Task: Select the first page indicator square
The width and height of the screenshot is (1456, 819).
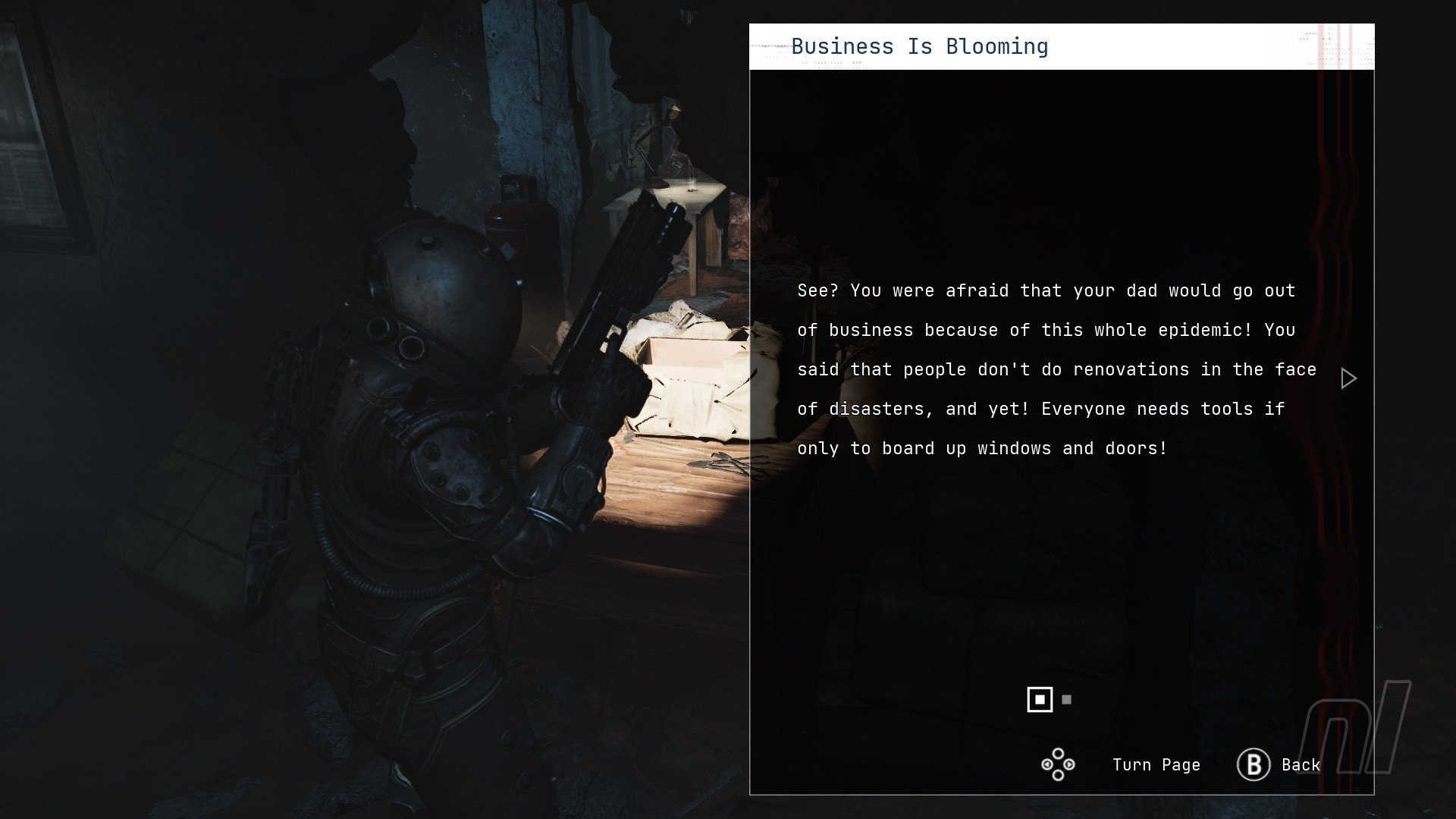Action: coord(1040,700)
